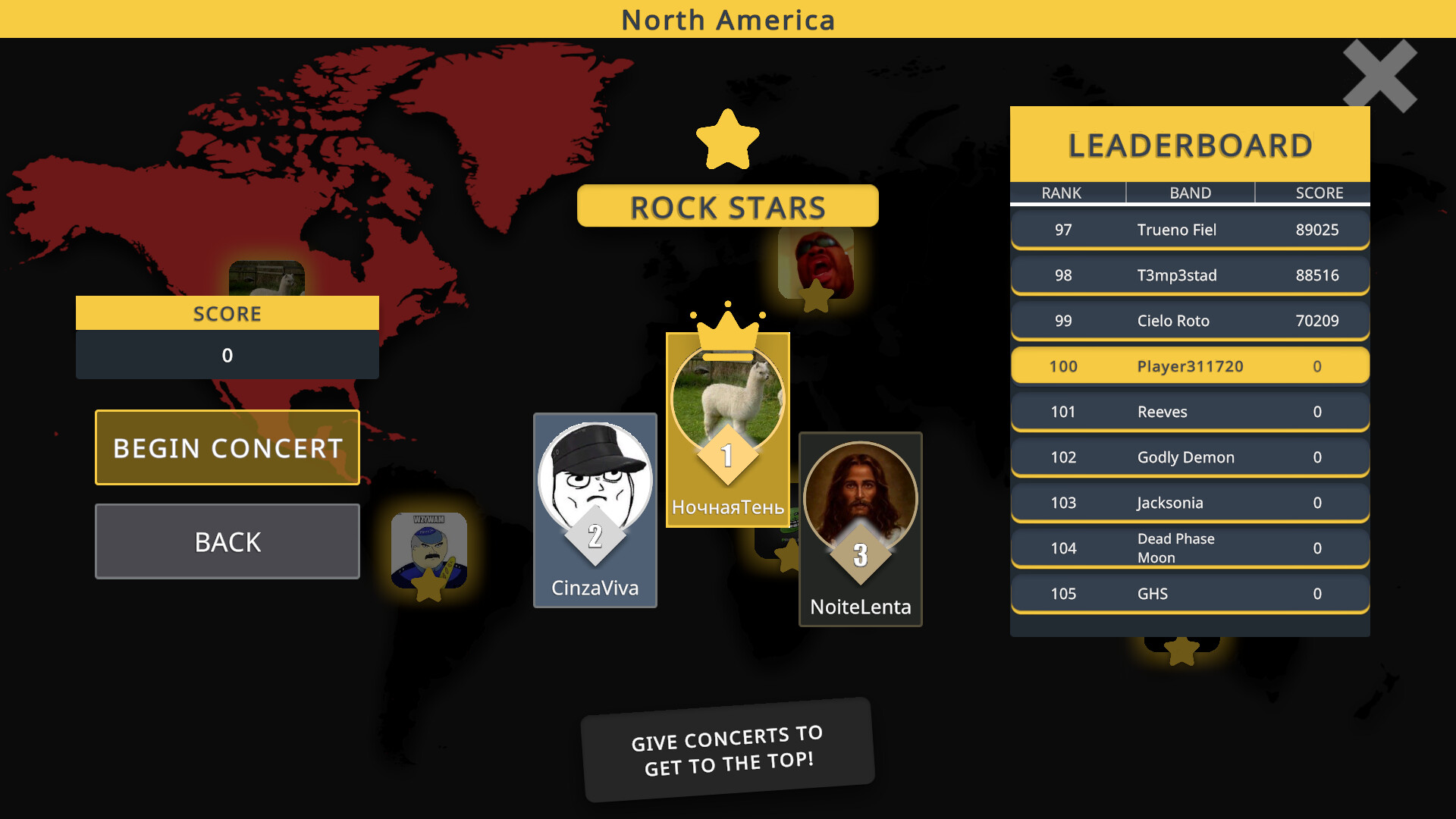The width and height of the screenshot is (1456, 819).
Task: Select the Dead Phase Moon row
Action: [1189, 548]
